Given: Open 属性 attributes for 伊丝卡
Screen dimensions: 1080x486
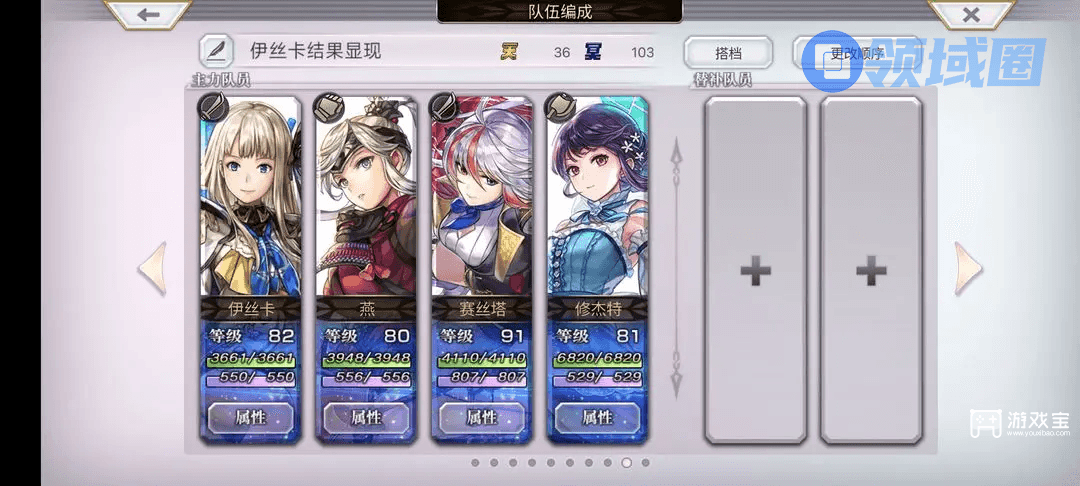Looking at the screenshot, I should [x=251, y=417].
